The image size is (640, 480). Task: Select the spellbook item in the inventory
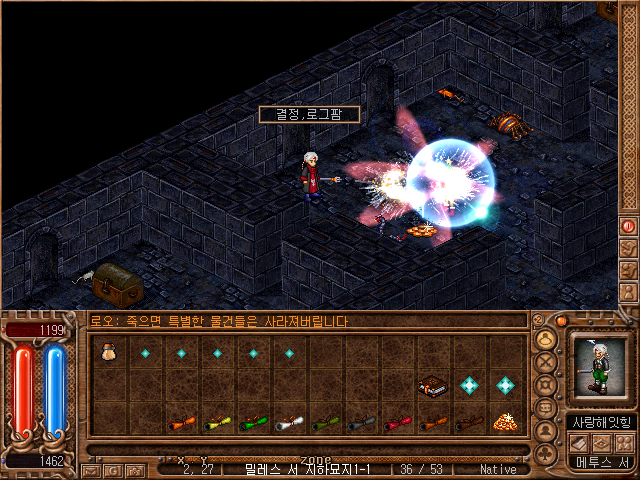click(x=431, y=385)
